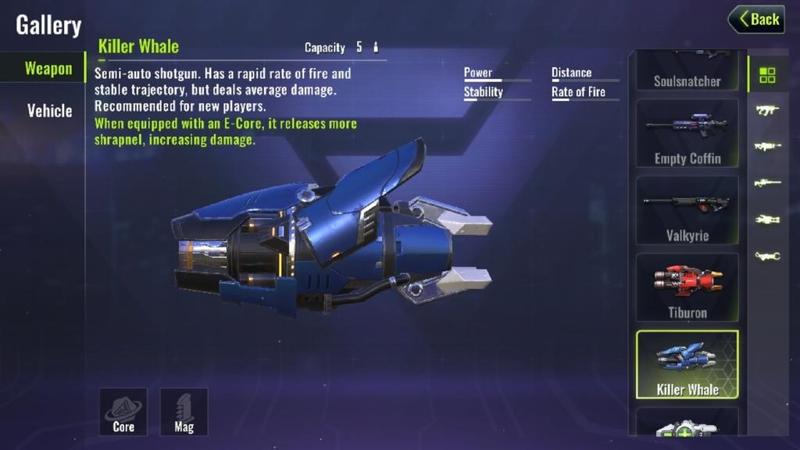Show the Core attachment
The image size is (800, 450).
coord(123,411)
